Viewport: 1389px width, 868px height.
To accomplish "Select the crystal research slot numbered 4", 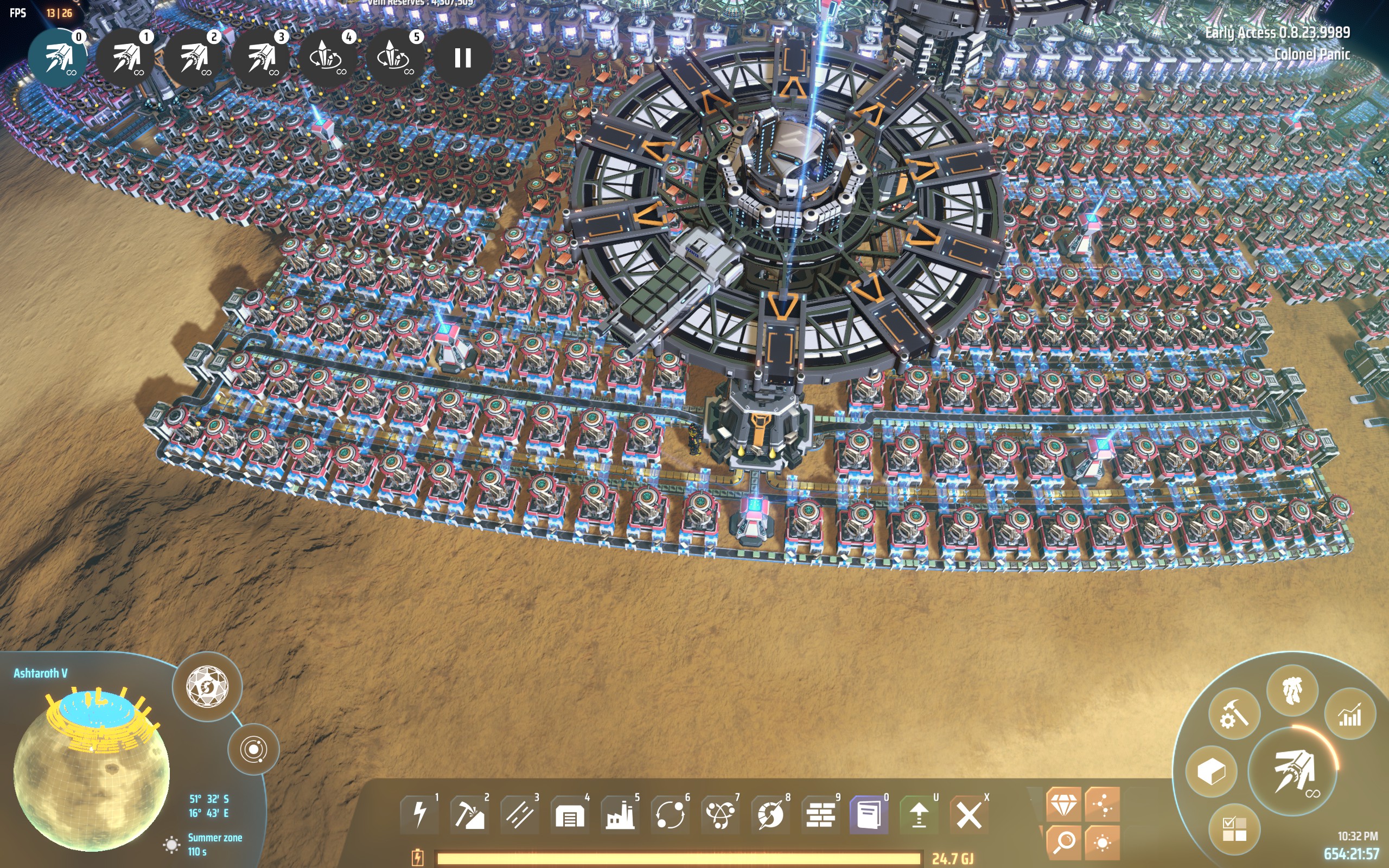I will (327, 58).
